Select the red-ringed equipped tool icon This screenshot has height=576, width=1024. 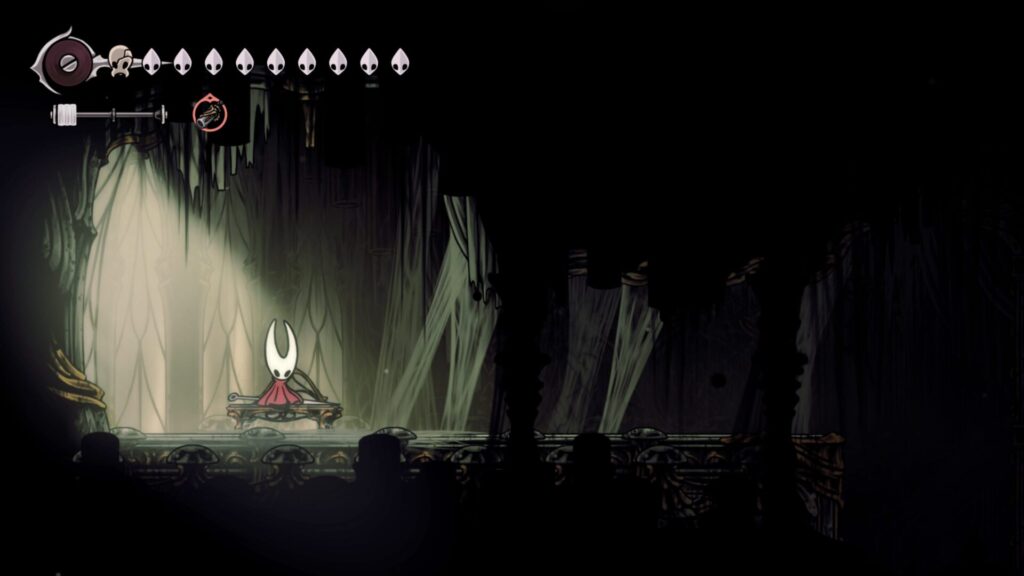(210, 115)
